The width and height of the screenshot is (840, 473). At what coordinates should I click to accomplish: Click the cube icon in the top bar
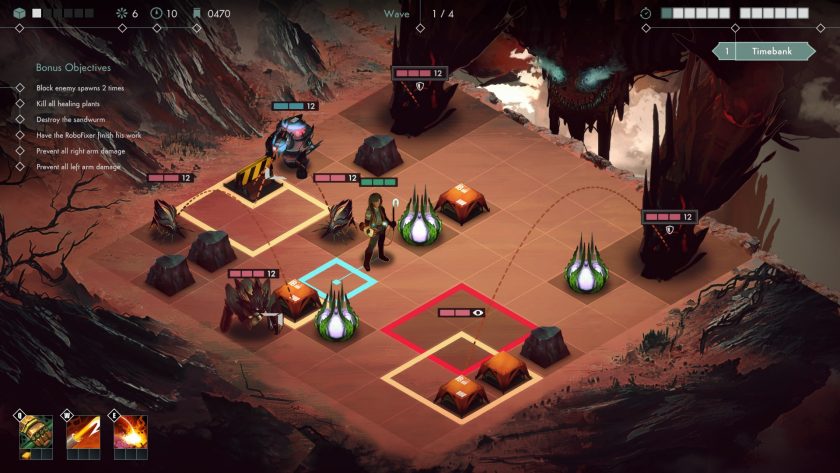[17, 14]
